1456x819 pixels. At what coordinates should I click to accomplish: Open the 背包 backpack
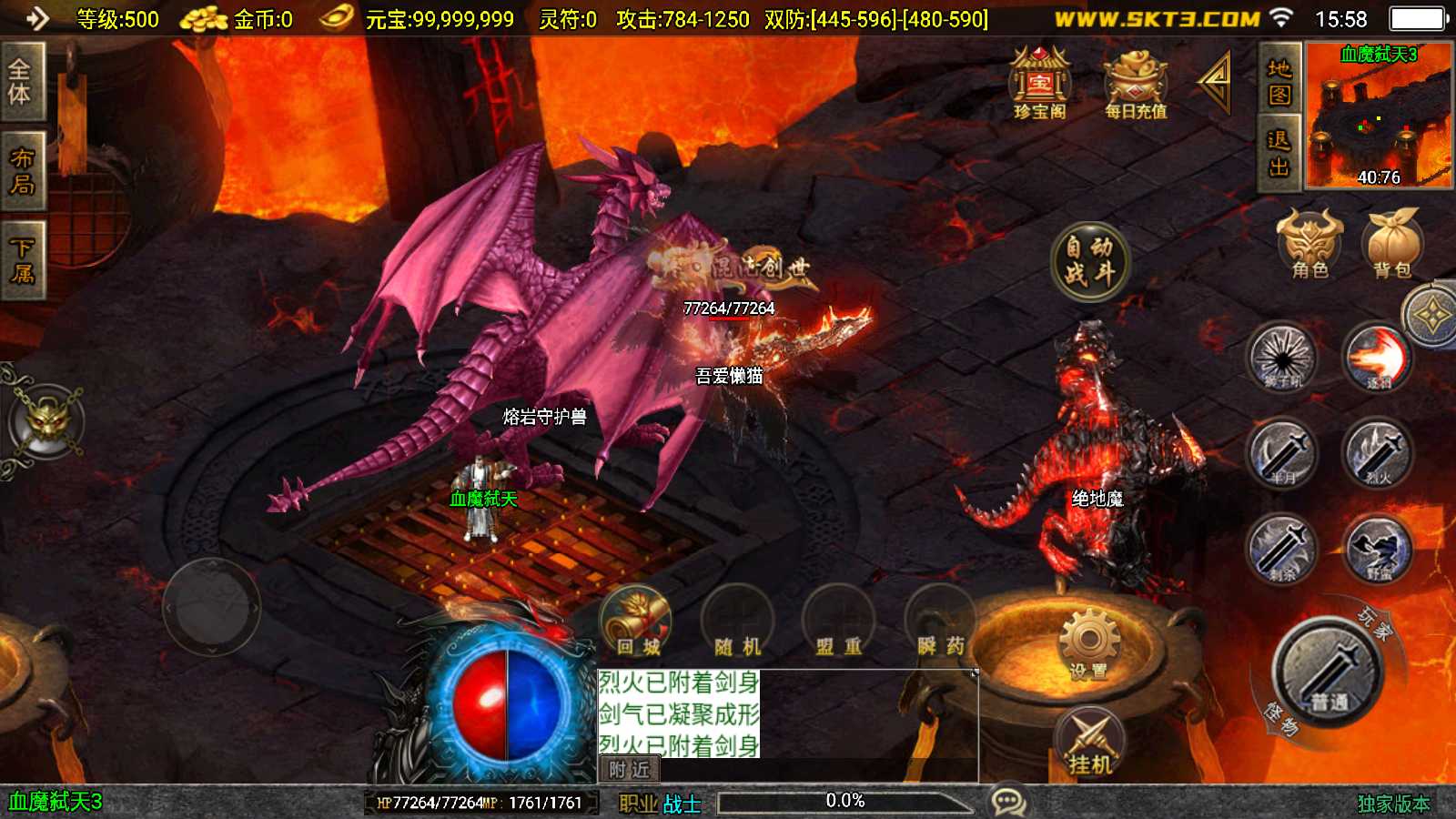pos(1391,244)
